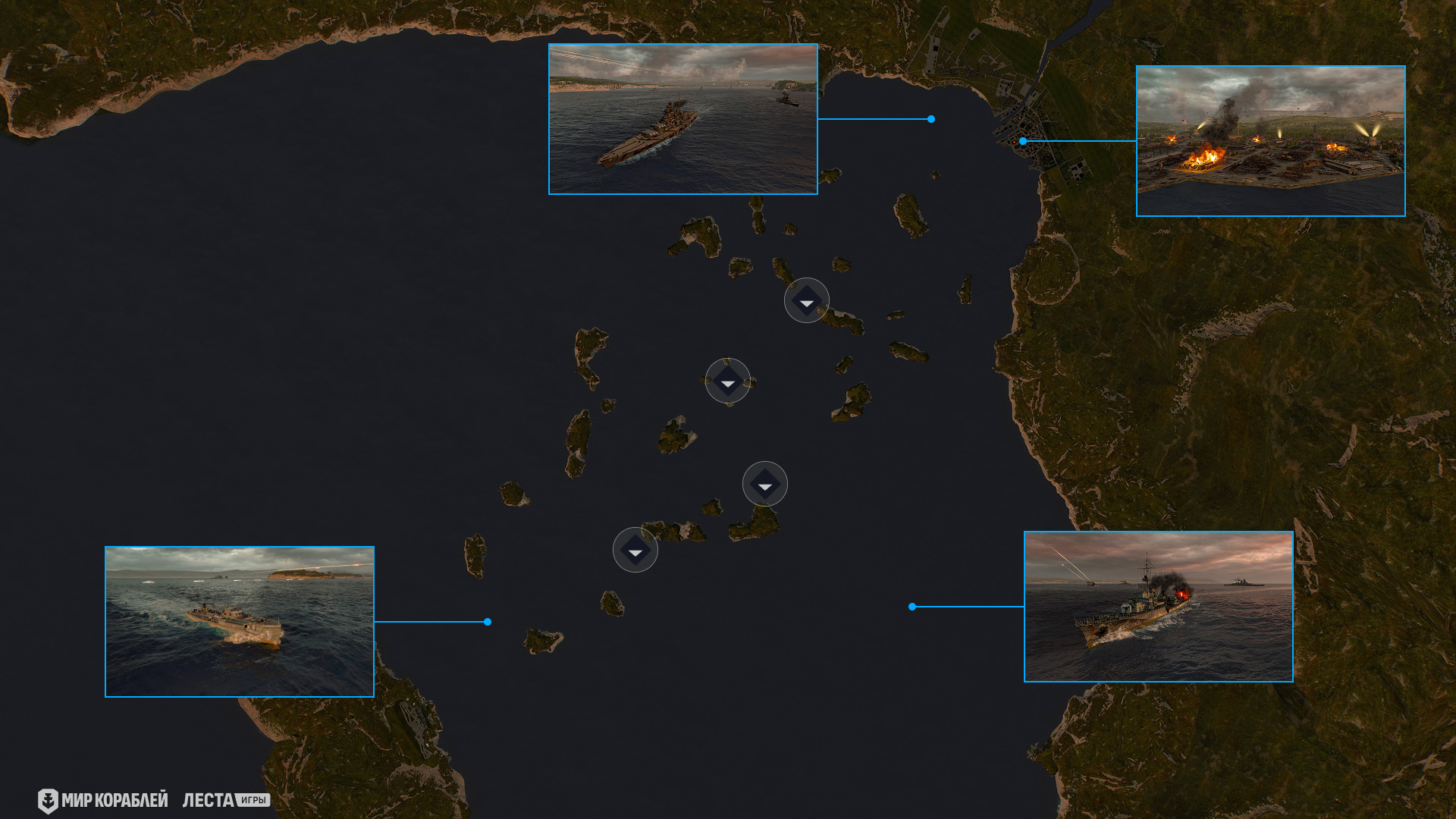Open the burning destroyer thumbnail
Image resolution: width=1456 pixels, height=819 pixels.
tap(1158, 607)
